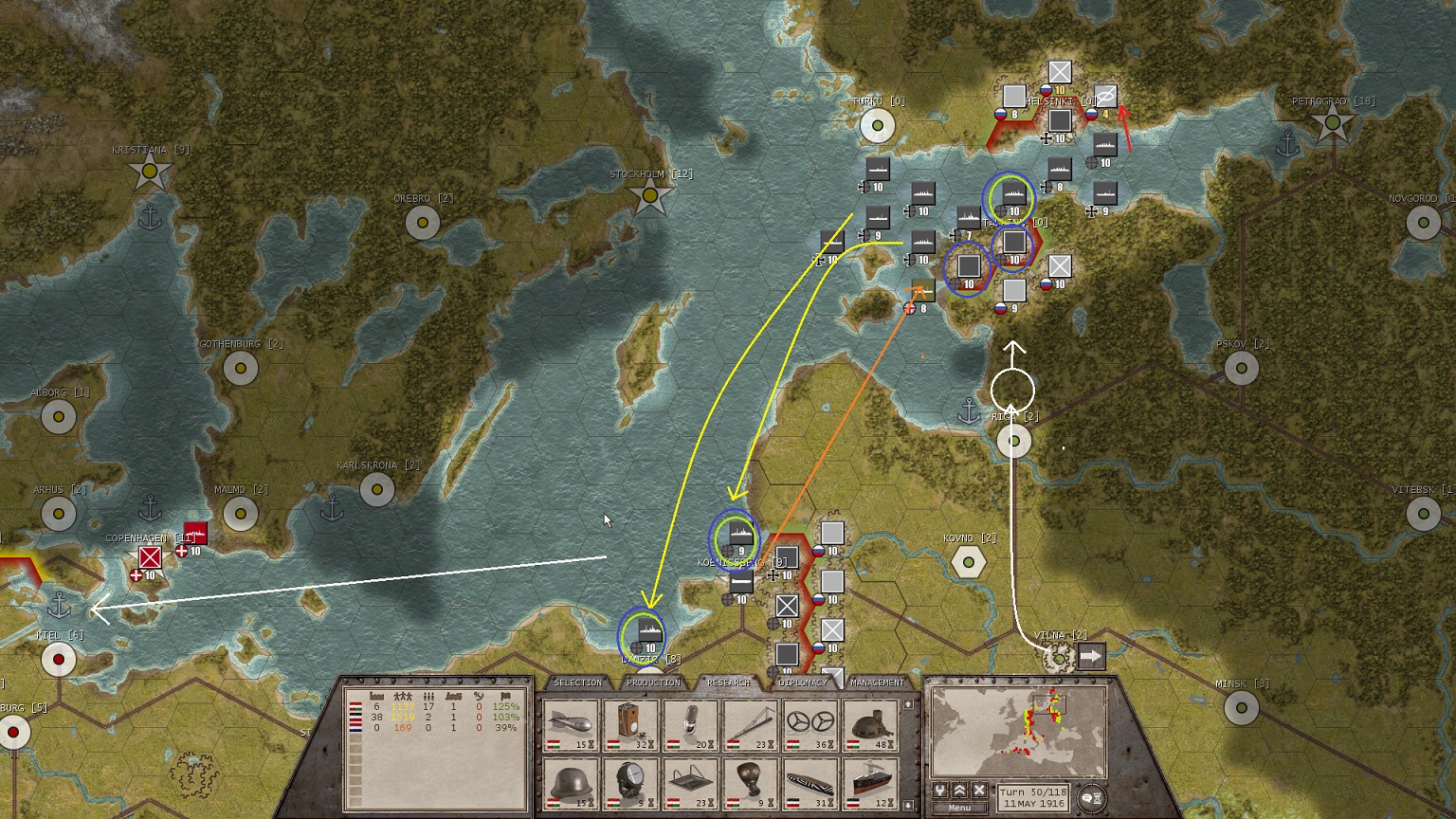Open the Diplomacy tab
This screenshot has width=1456, height=819.
[803, 682]
